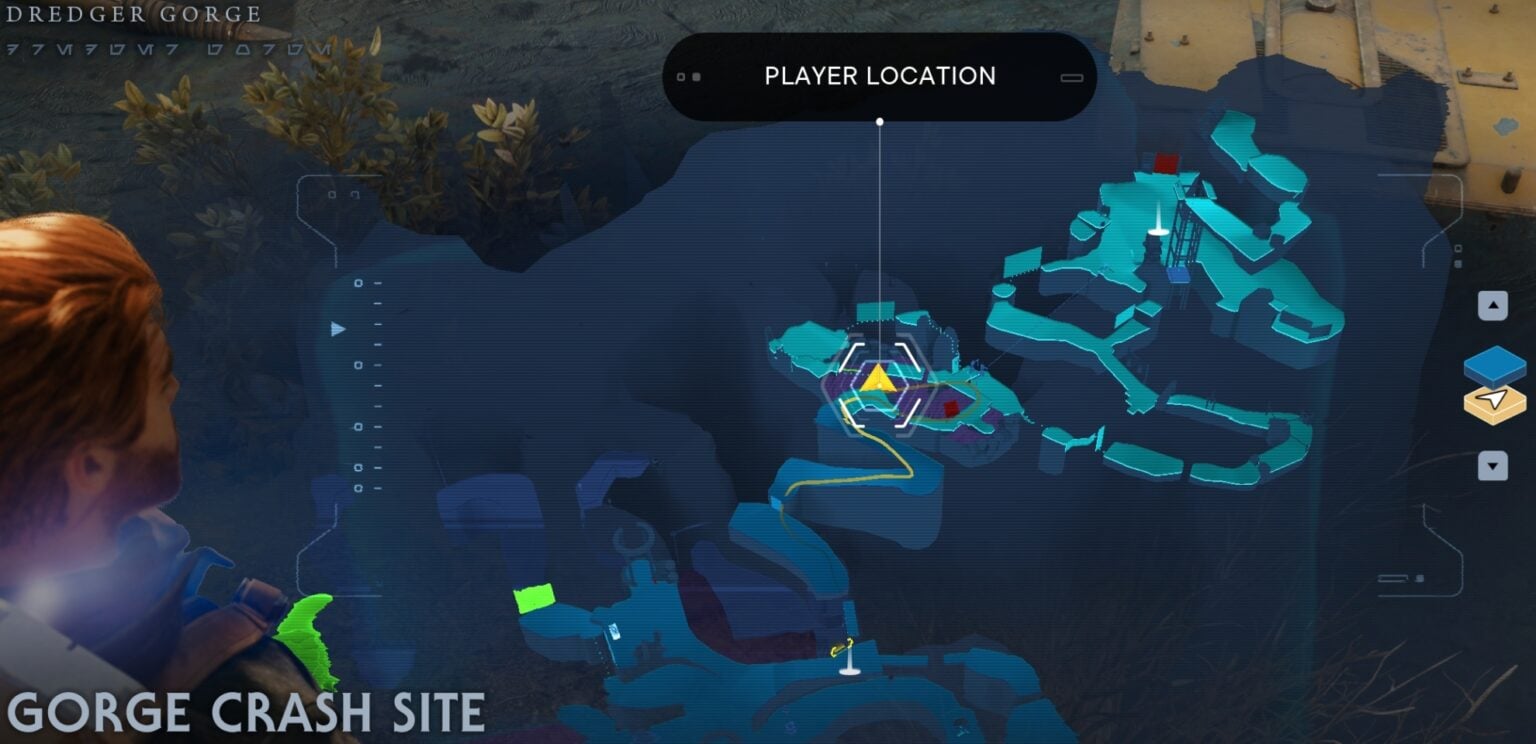Click the white tether line above the player marker
This screenshot has width=1536, height=744.
coord(879,220)
